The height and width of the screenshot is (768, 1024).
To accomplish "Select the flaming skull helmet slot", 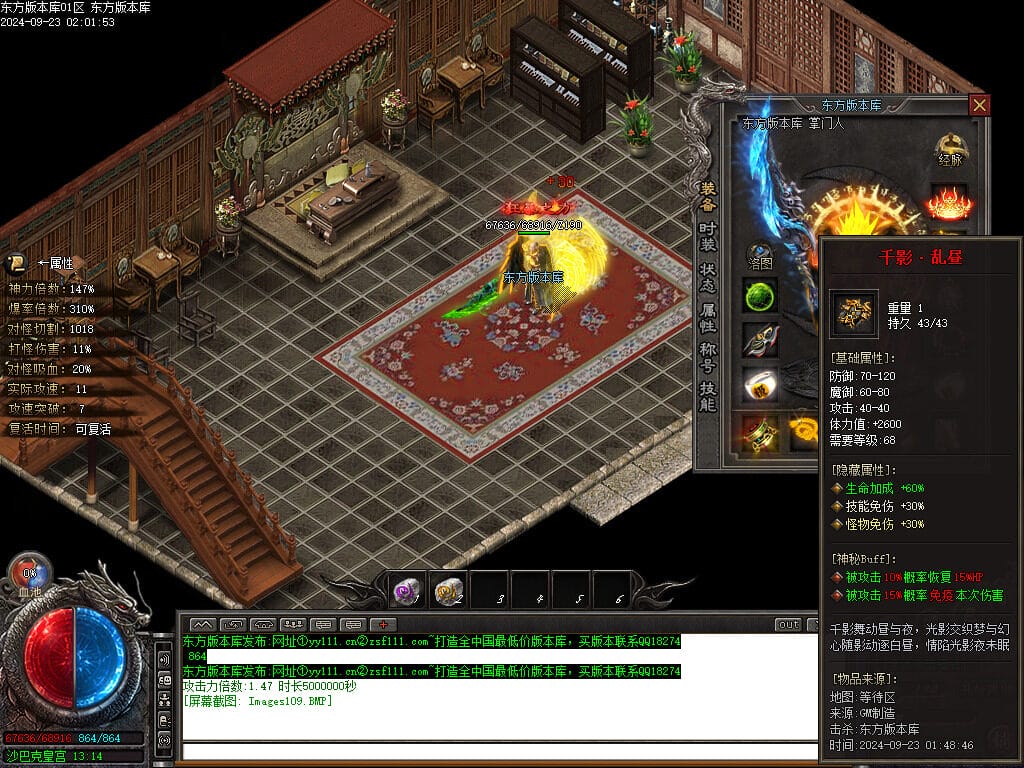I will point(948,202).
